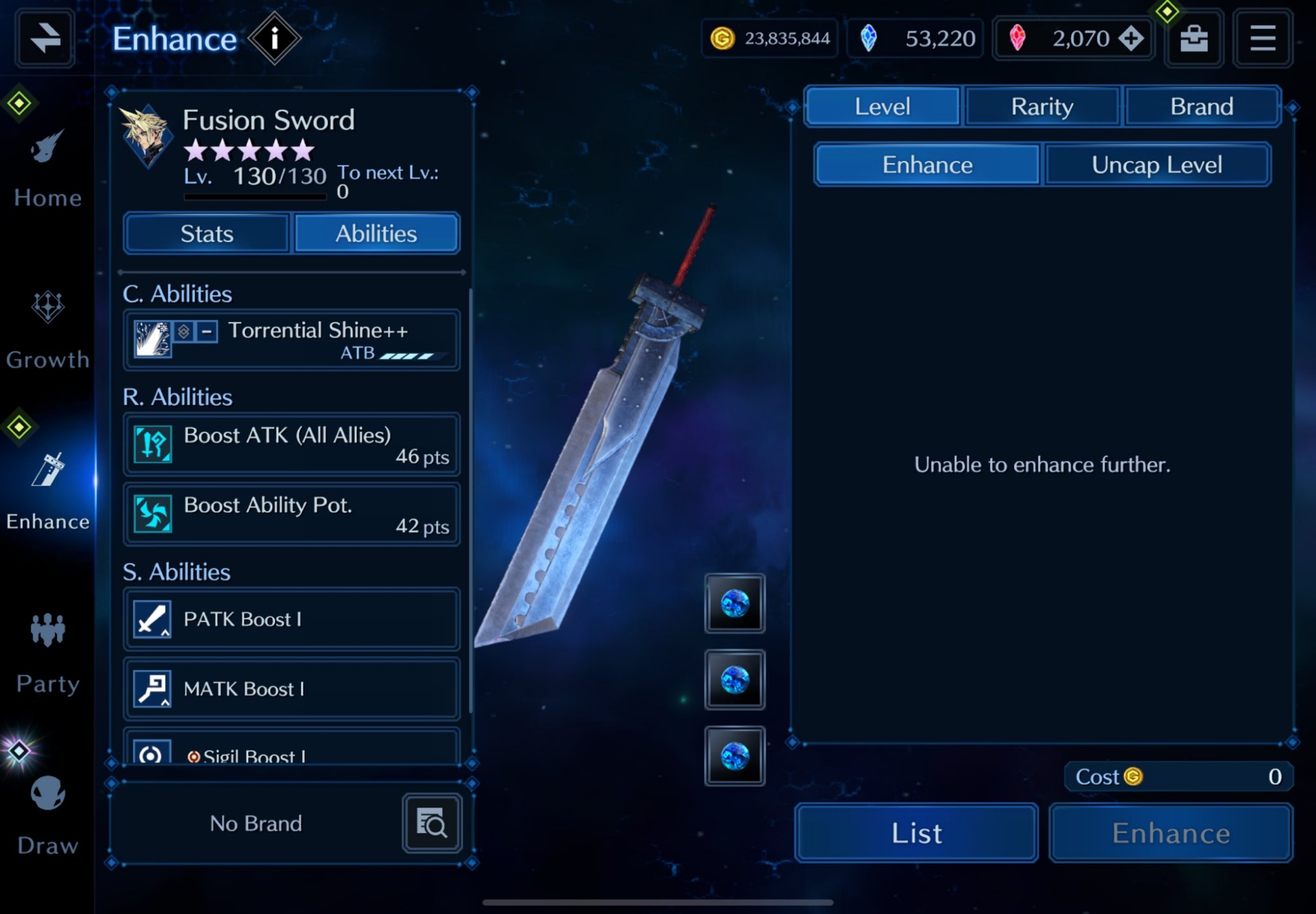Choose the Uncap Level sub-tab
The image size is (1316, 914).
pyautogui.click(x=1157, y=165)
